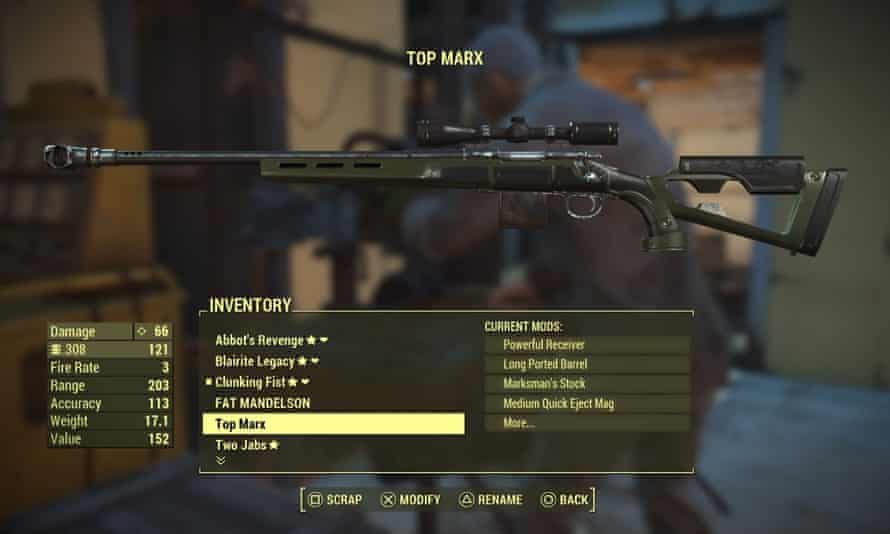Select the Long Ported Barrel mod
The width and height of the screenshot is (890, 534).
(587, 364)
